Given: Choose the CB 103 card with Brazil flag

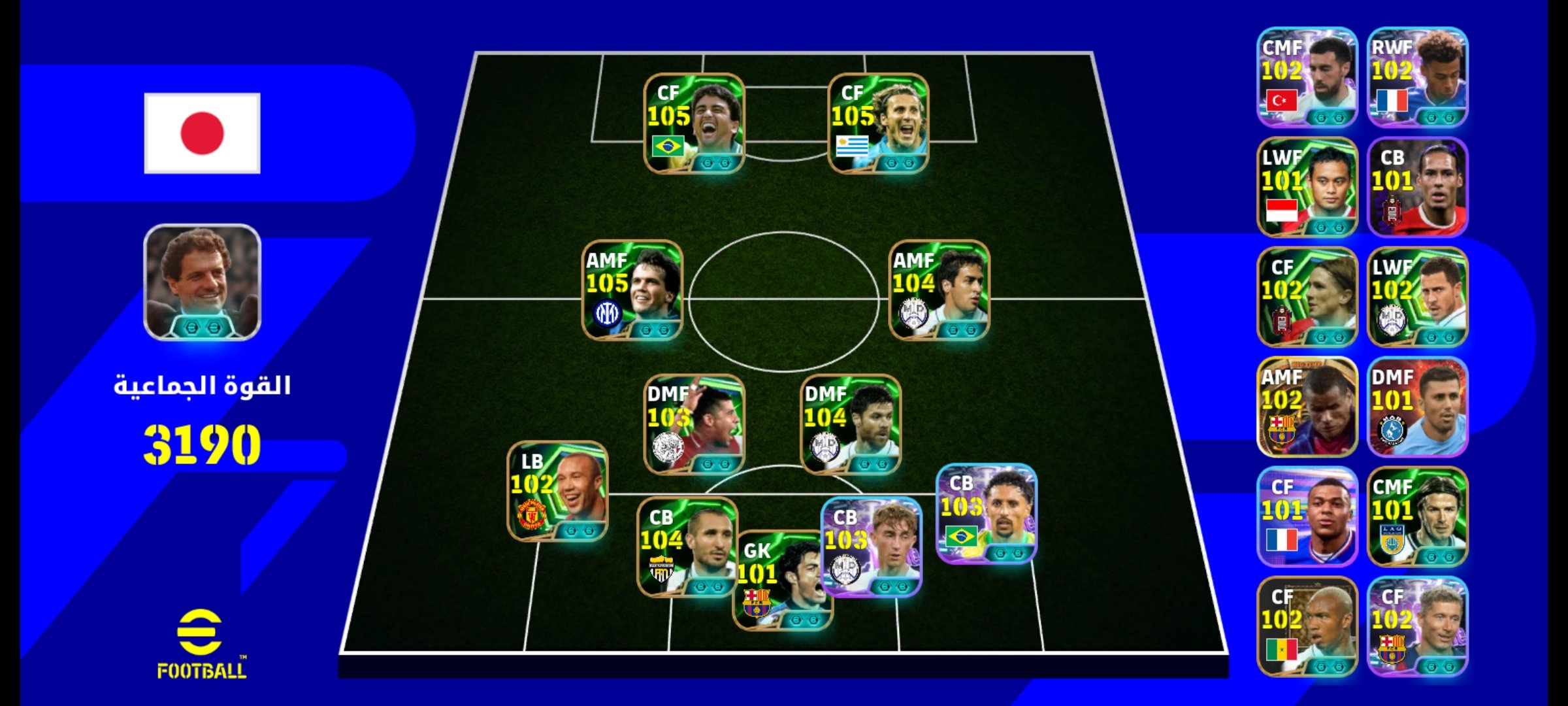Looking at the screenshot, I should 987,514.
